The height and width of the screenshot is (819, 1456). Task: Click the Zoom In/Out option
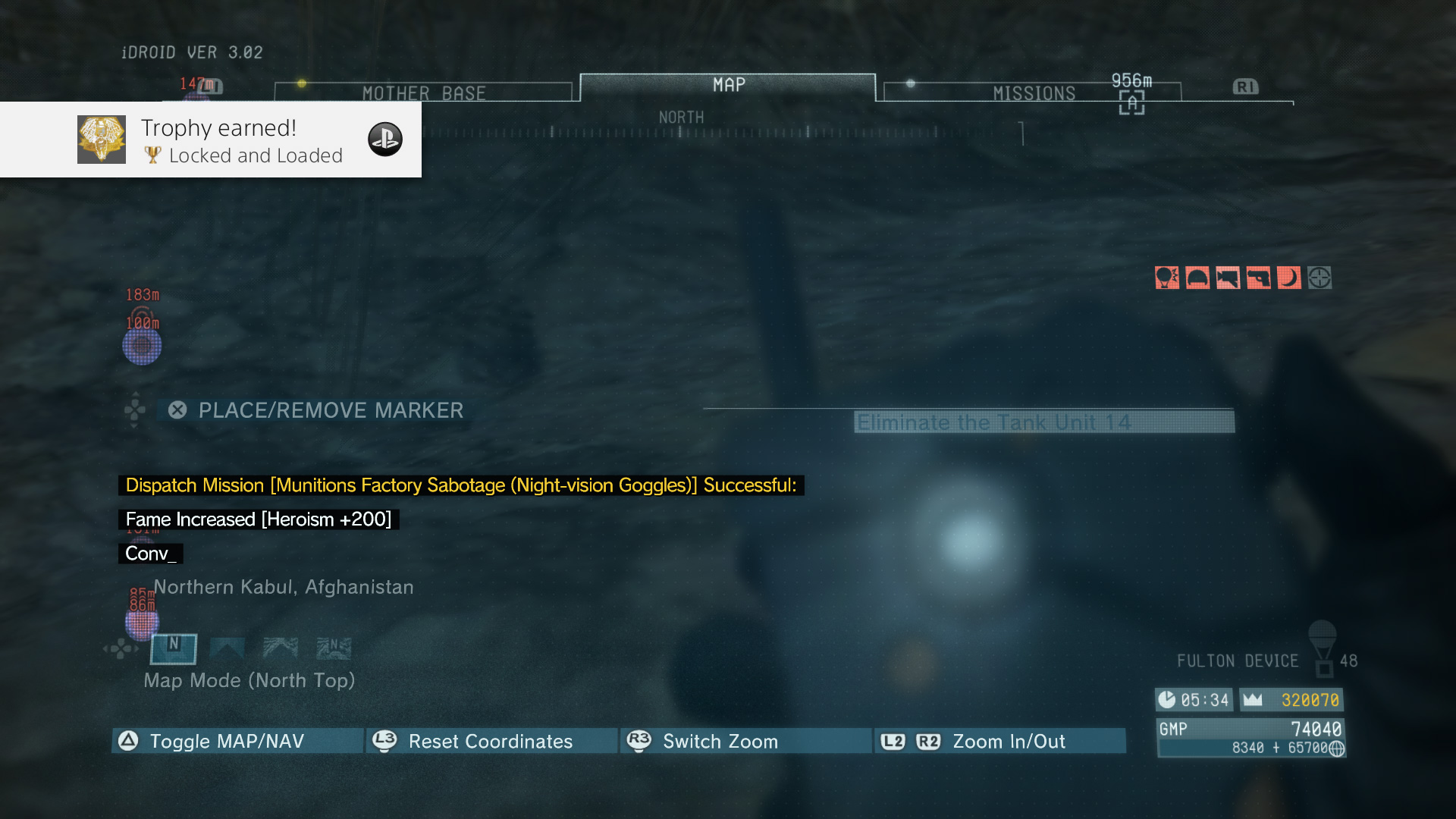click(x=999, y=741)
